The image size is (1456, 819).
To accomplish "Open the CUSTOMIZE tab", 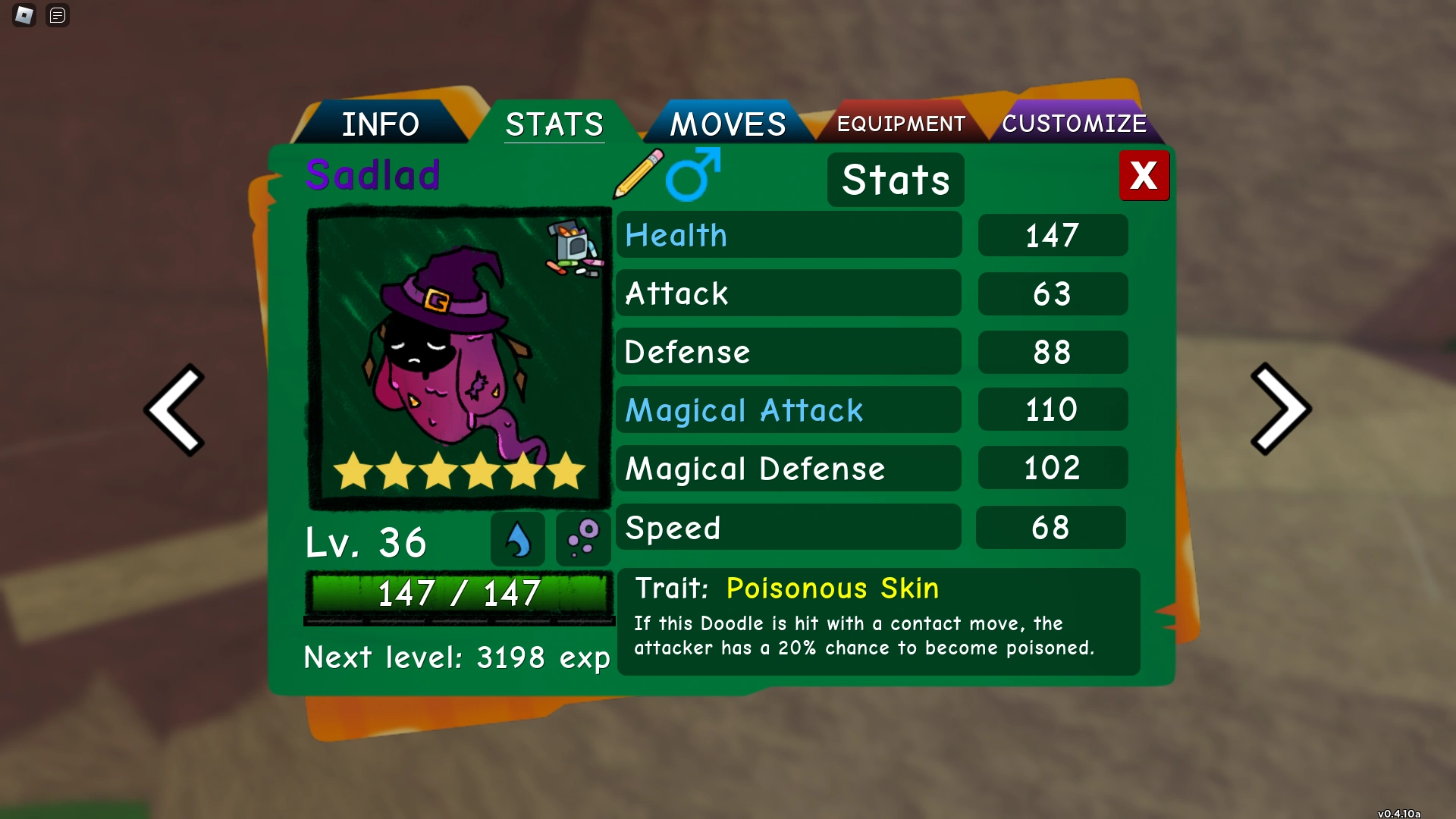I will [1075, 123].
